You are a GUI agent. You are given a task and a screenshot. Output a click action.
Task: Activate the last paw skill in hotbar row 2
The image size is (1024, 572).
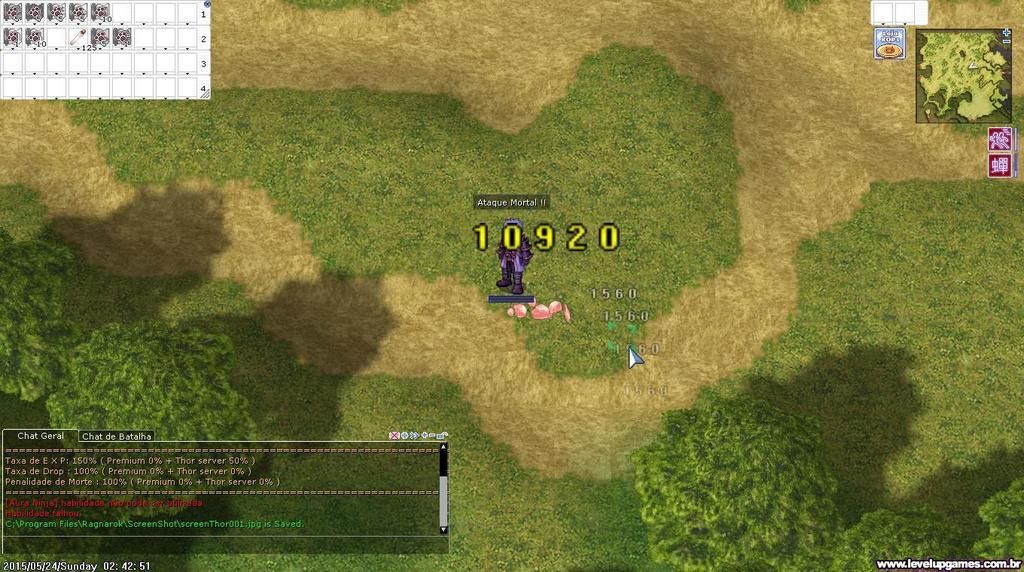122,38
